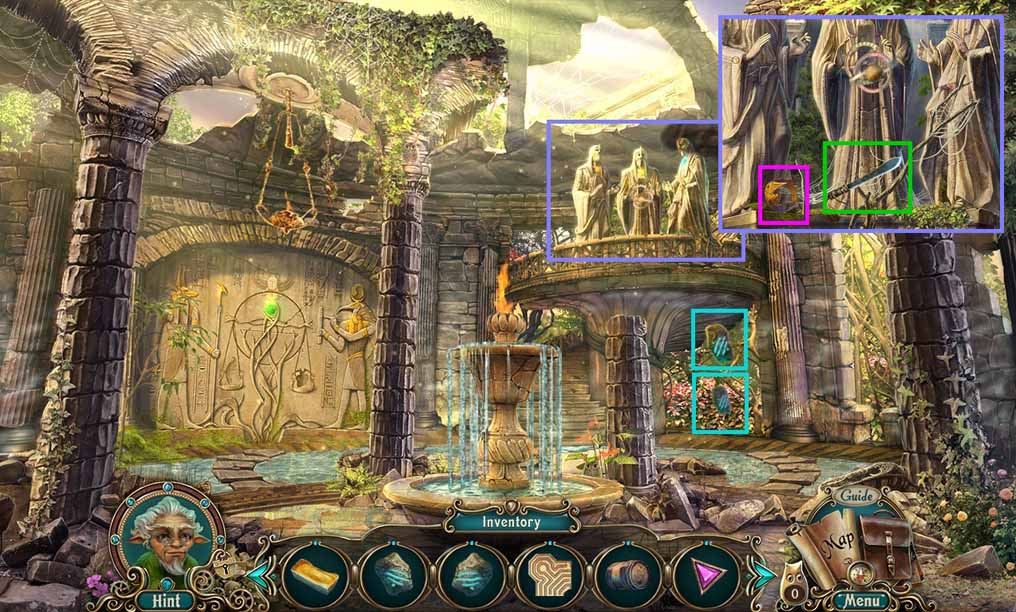
Task: Open the Guide
Action: point(858,496)
